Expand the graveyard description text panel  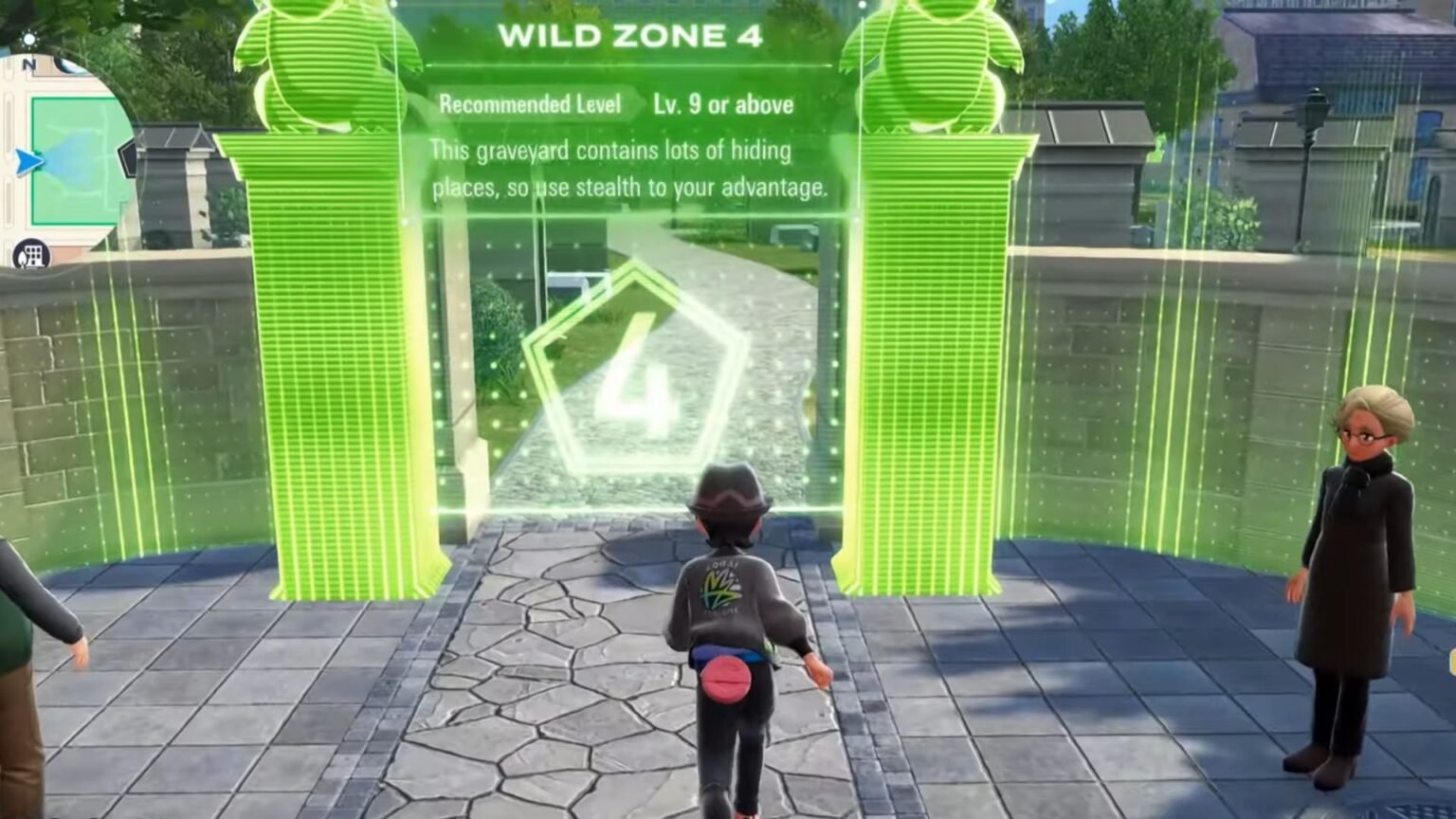tap(630, 168)
